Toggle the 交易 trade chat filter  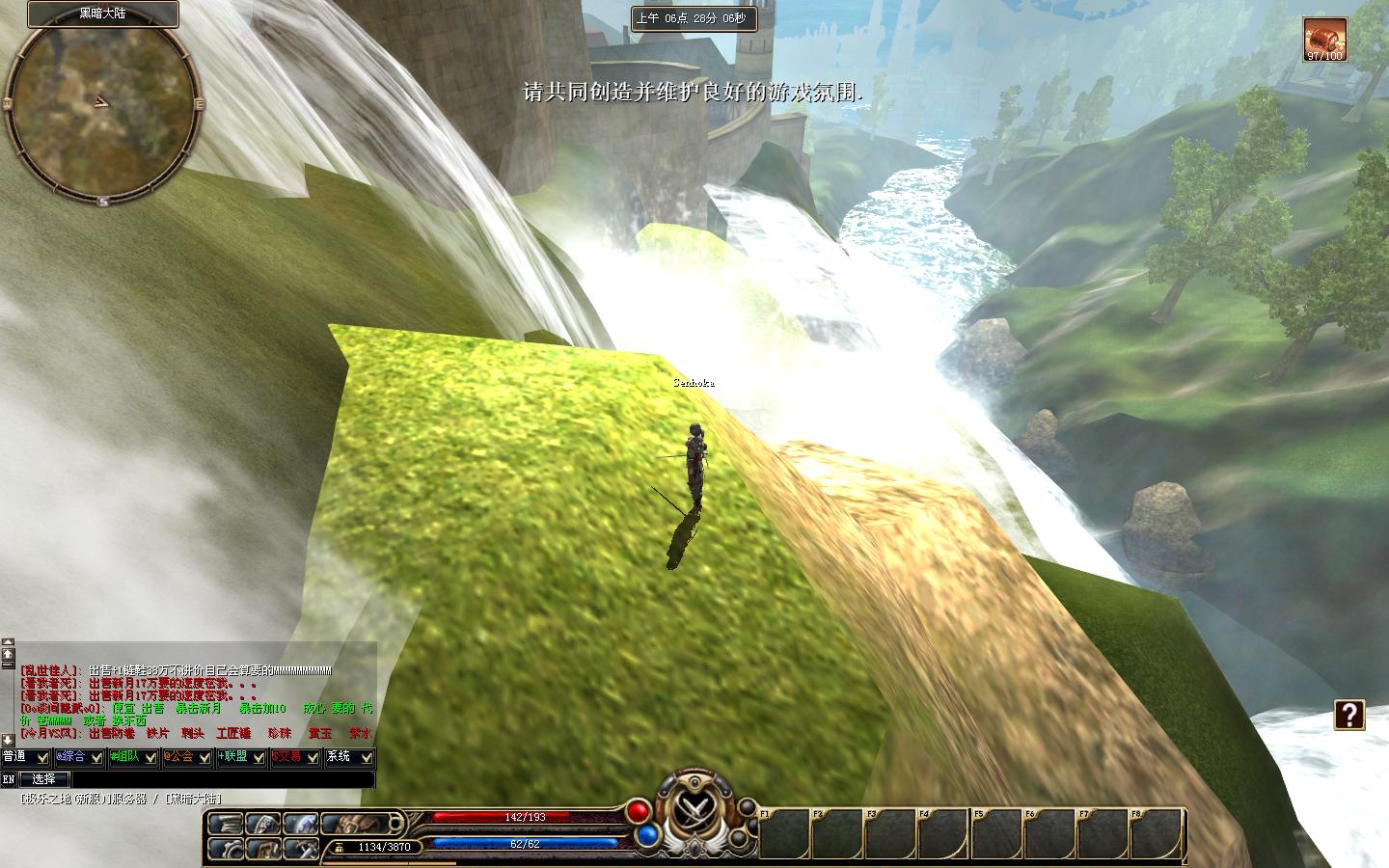coord(295,757)
